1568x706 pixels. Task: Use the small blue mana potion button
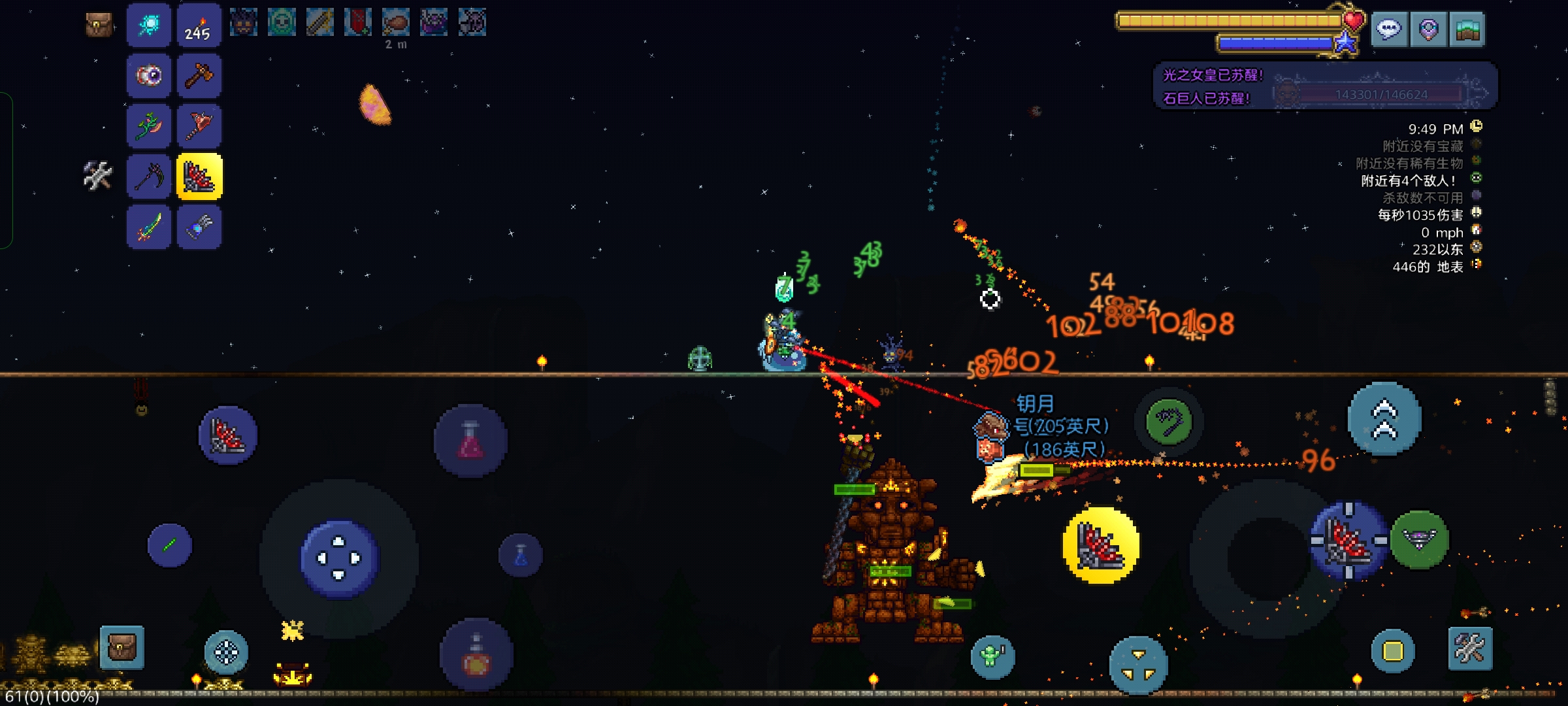[521, 556]
